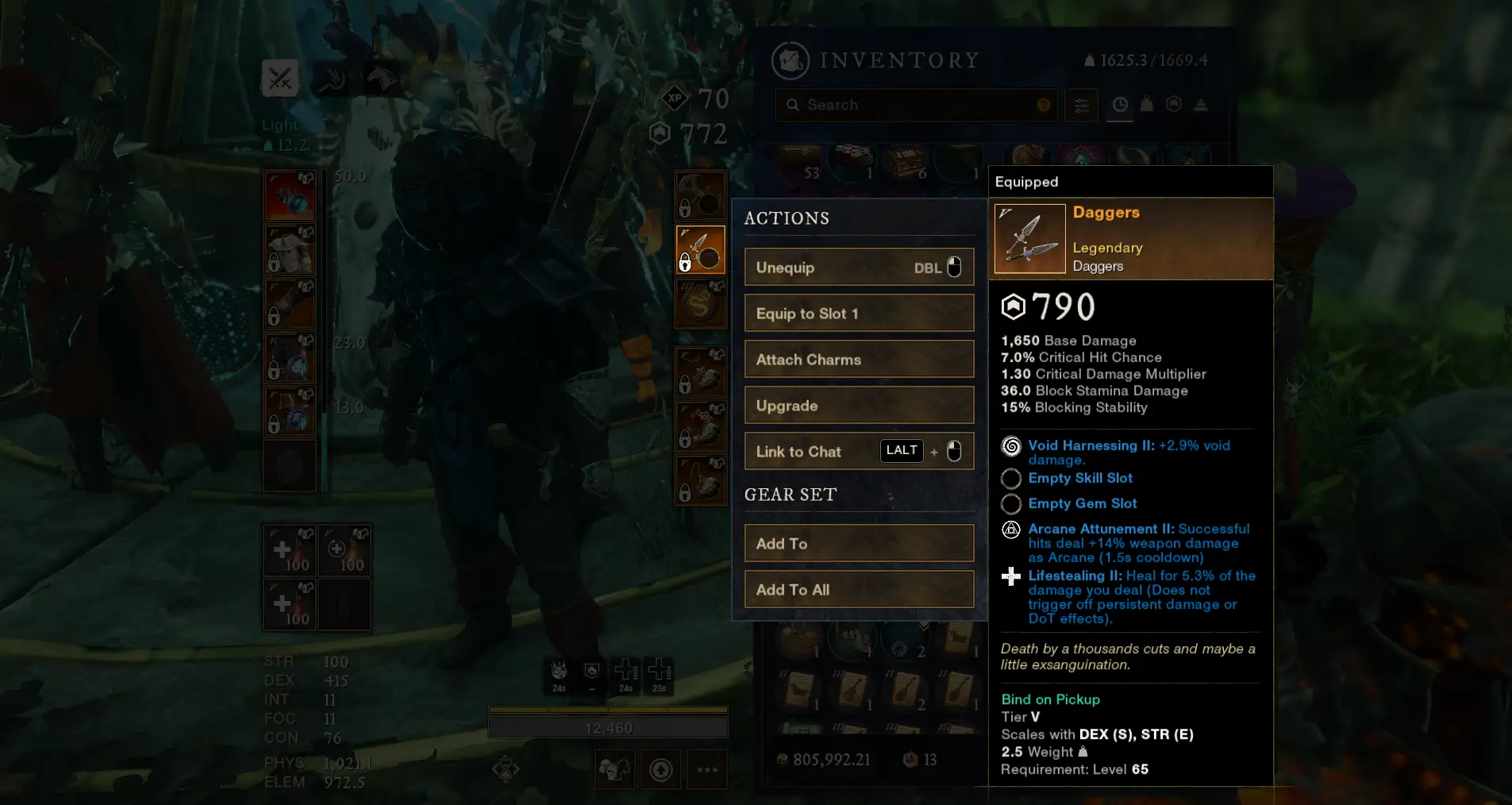Image resolution: width=1512 pixels, height=805 pixels.
Task: Select Attach Charms from the Actions menu
Action: click(x=859, y=359)
